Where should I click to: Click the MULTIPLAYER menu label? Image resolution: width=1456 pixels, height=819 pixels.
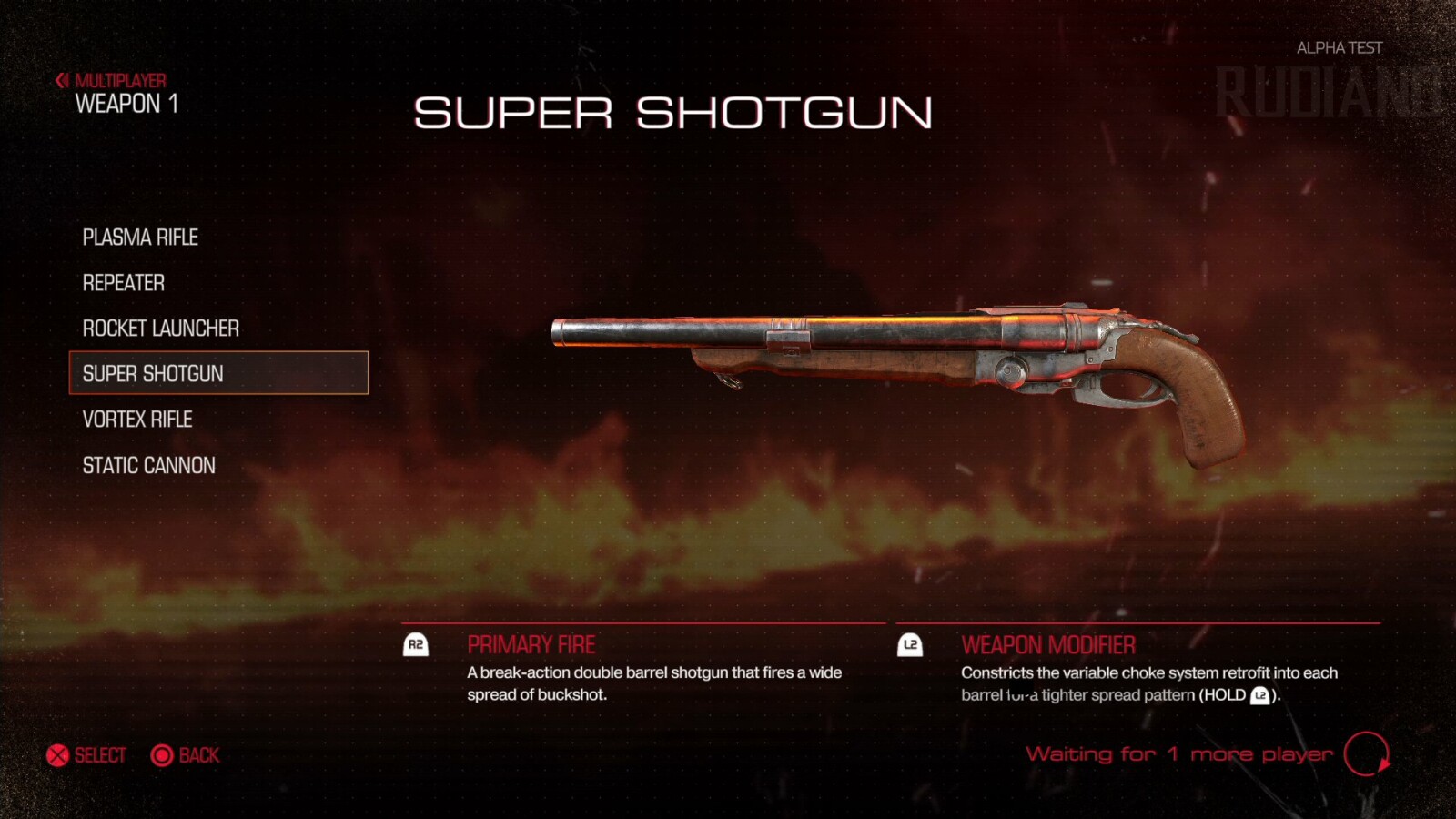click(x=122, y=78)
